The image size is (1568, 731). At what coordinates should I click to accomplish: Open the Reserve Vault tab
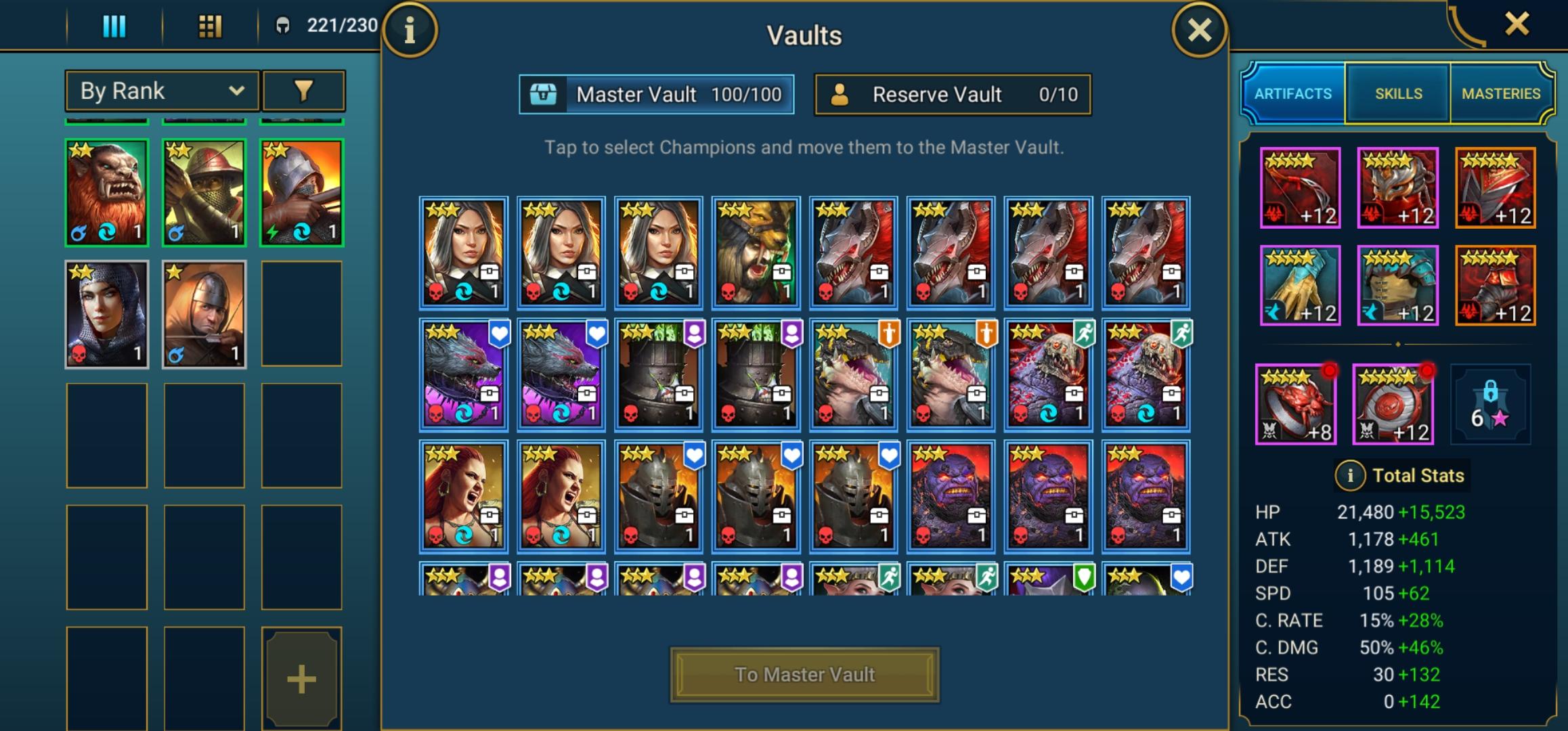[x=952, y=95]
